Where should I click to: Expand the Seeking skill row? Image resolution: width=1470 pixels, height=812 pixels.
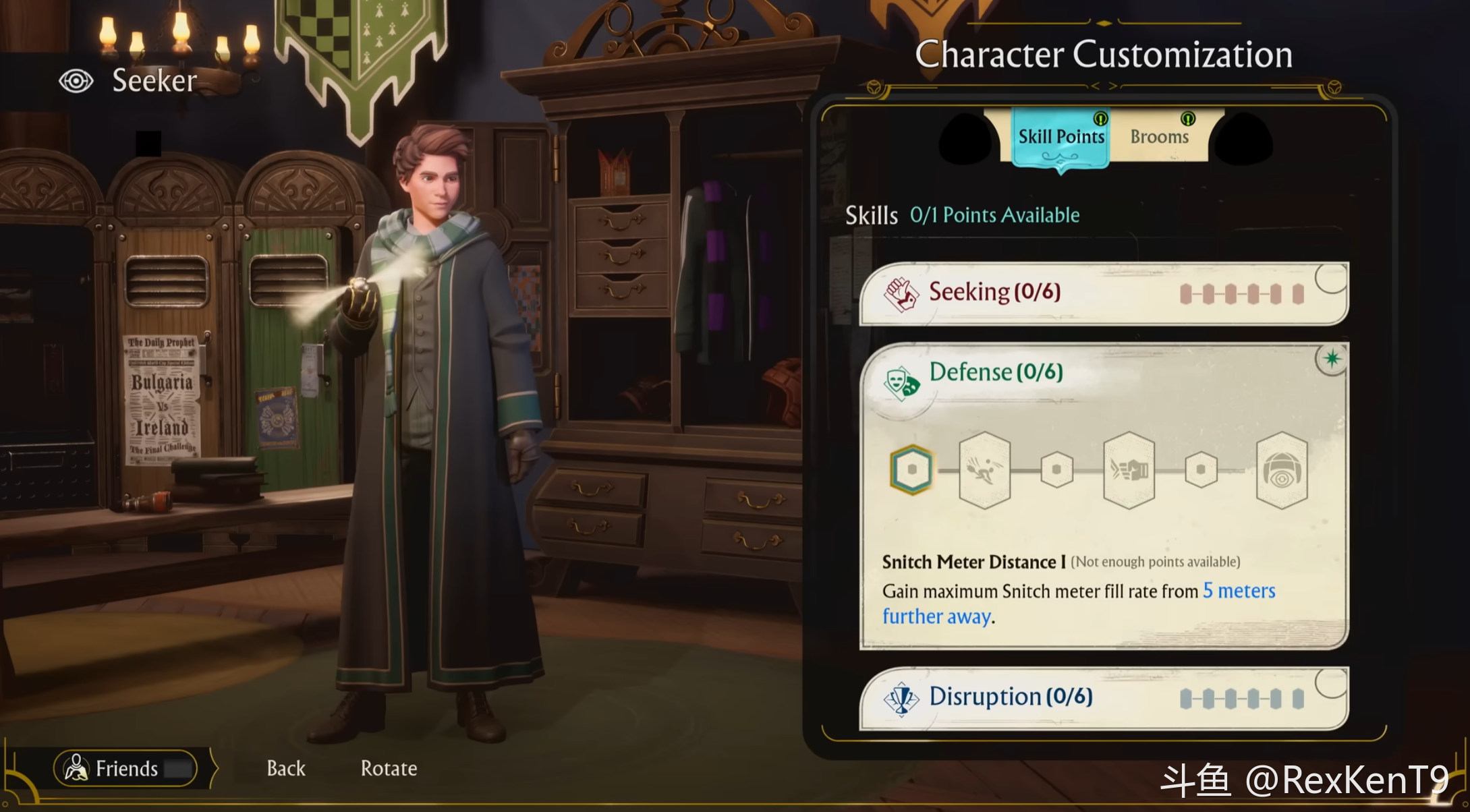click(1103, 293)
